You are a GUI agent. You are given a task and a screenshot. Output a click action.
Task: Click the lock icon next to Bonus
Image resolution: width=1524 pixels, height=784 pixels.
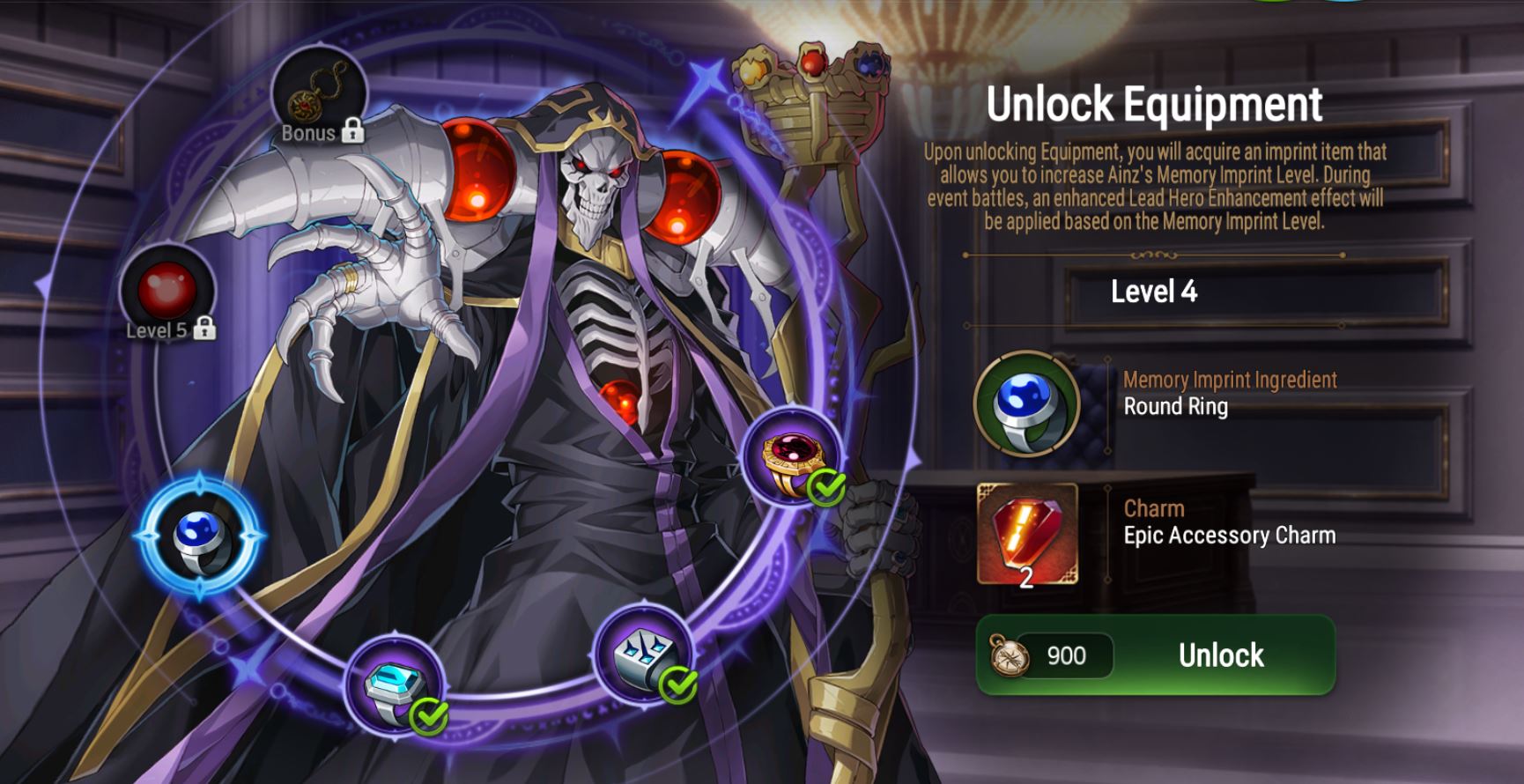tap(352, 132)
